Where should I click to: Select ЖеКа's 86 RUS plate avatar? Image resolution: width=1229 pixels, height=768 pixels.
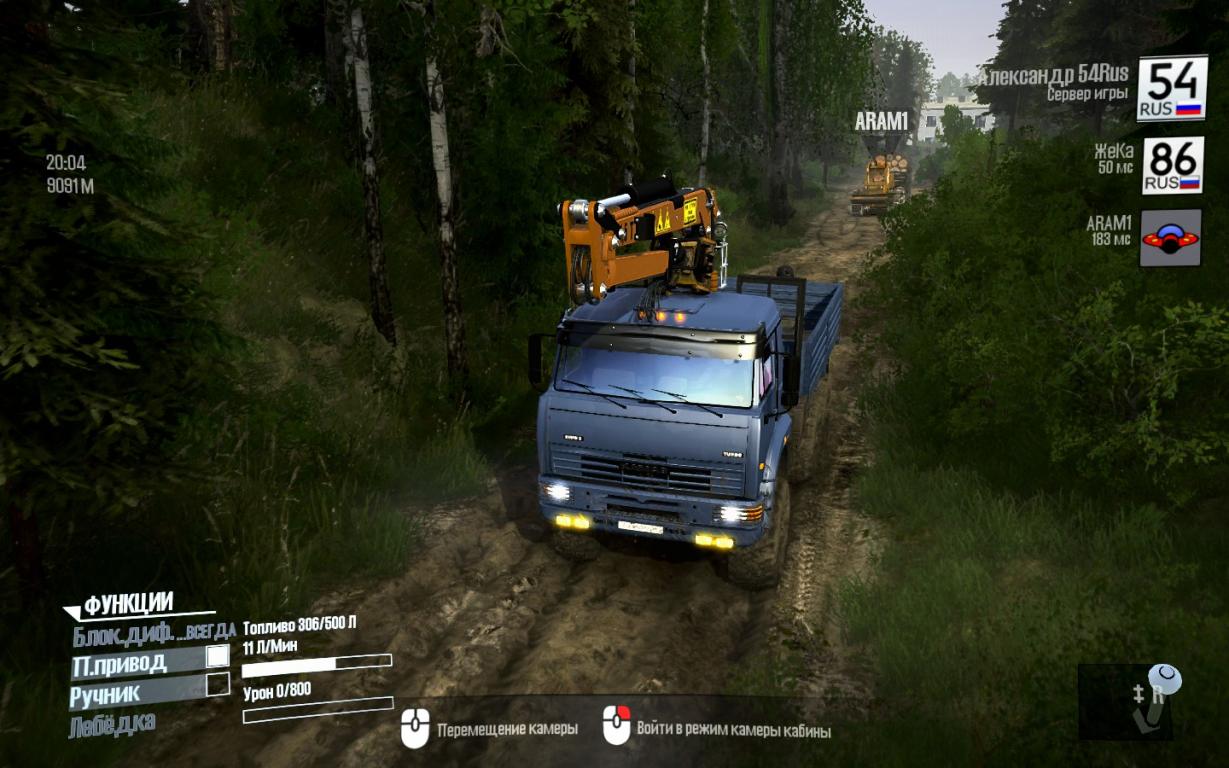(1172, 165)
